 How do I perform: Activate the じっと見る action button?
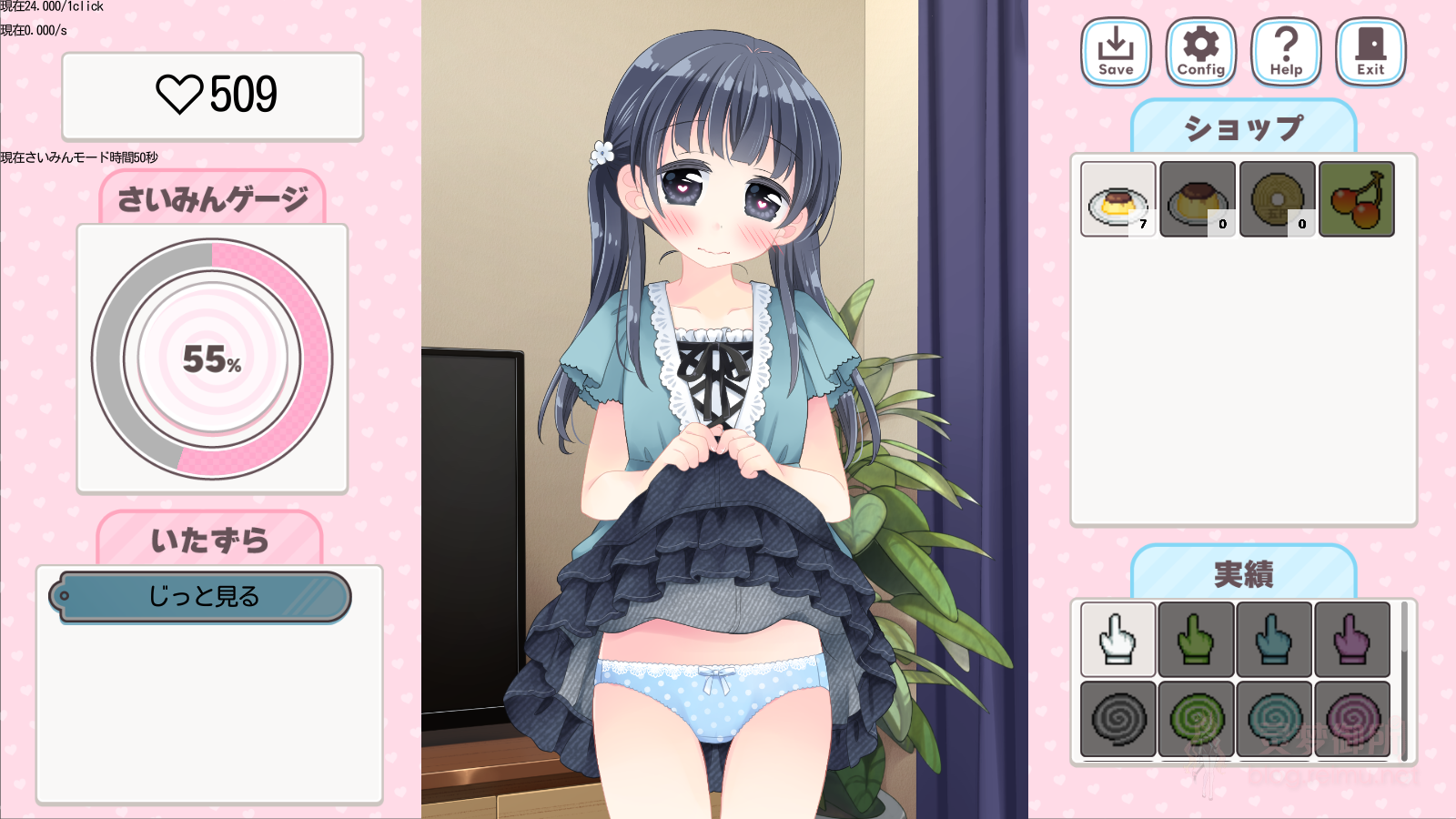tap(201, 598)
